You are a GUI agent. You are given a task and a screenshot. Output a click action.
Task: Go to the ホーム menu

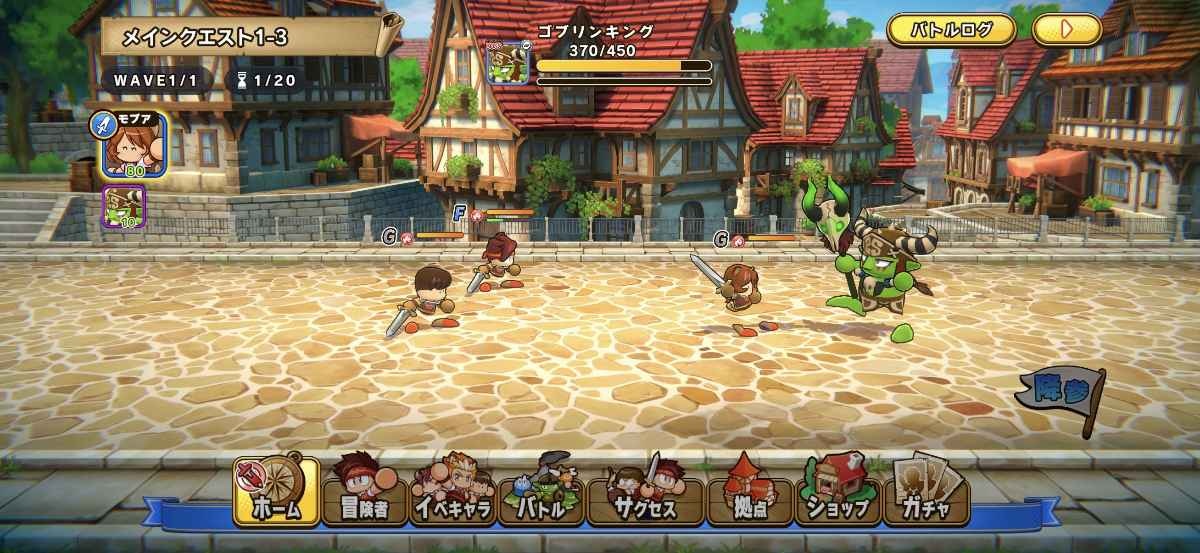point(277,492)
